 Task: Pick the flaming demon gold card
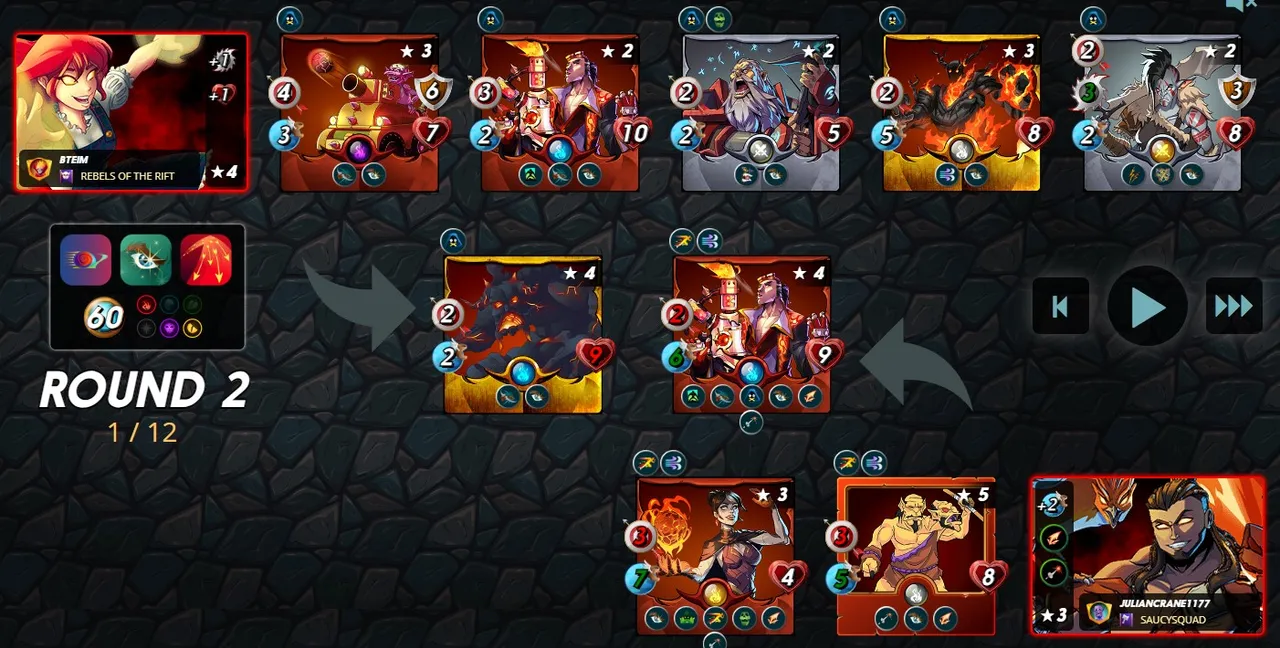tap(962, 112)
